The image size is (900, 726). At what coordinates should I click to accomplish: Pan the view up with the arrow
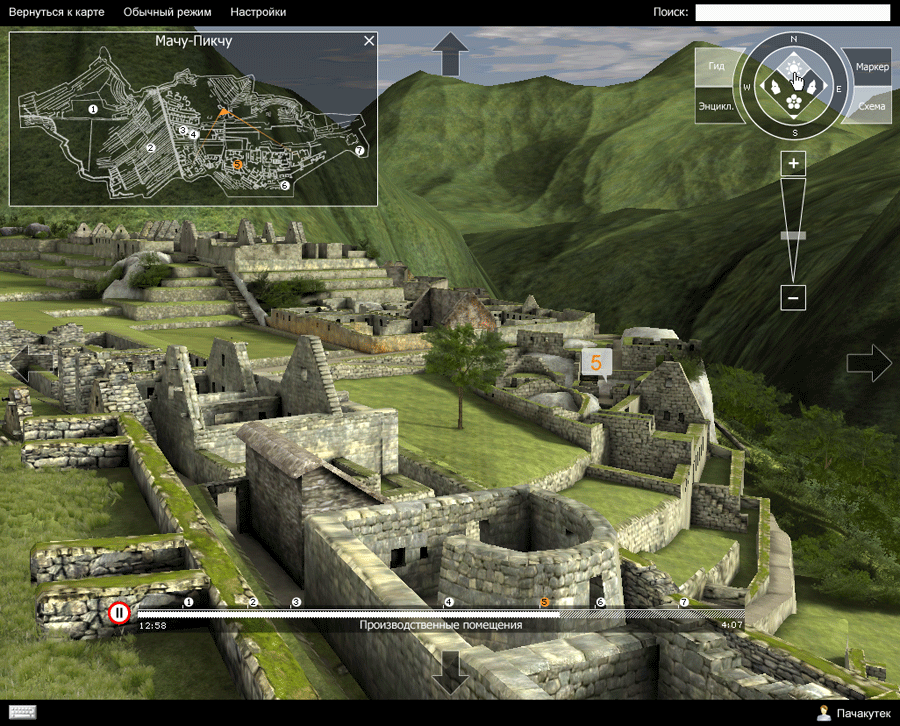(x=450, y=53)
